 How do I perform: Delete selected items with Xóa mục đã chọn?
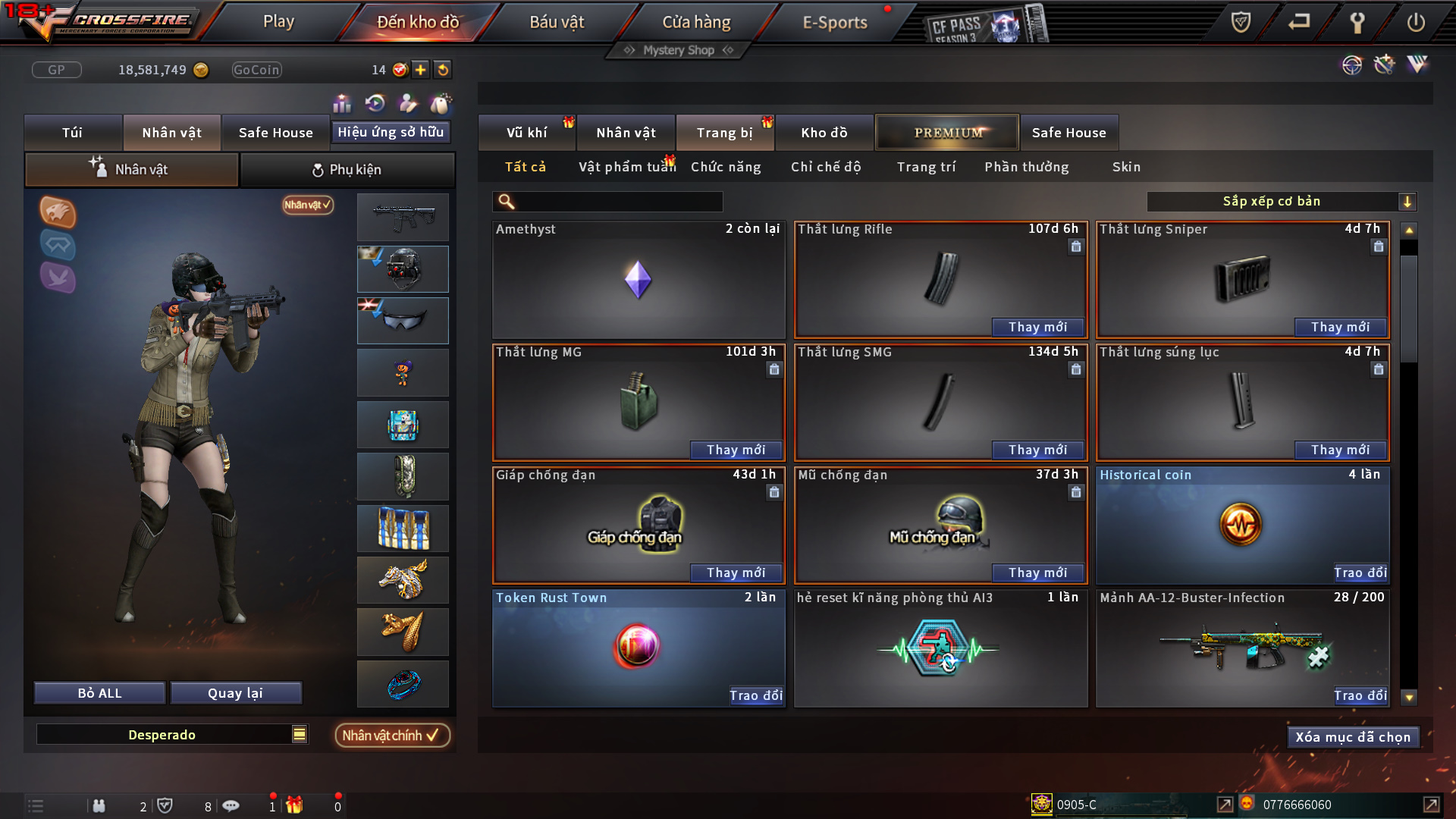click(1353, 737)
